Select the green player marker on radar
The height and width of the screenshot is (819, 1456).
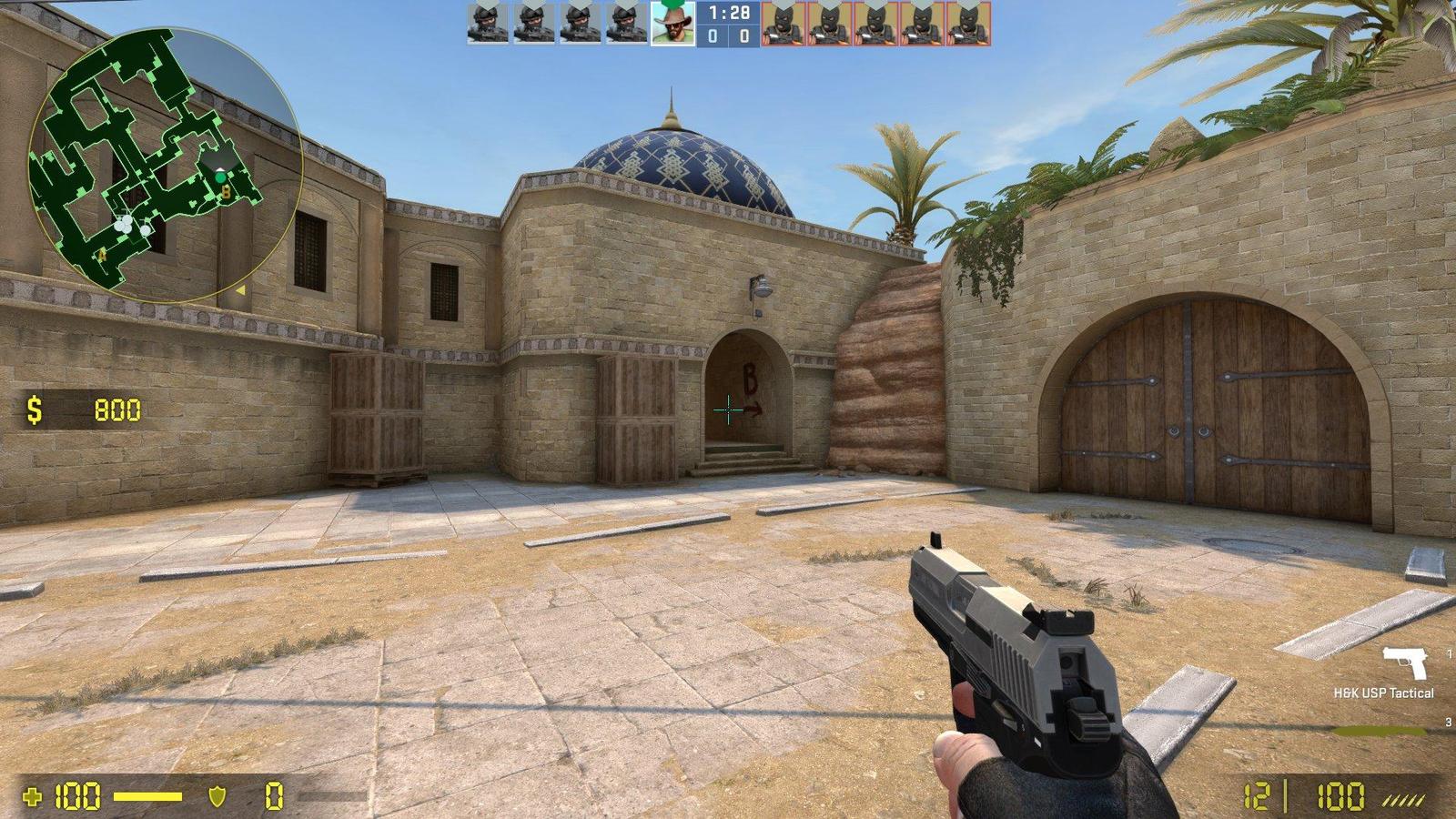pyautogui.click(x=220, y=177)
